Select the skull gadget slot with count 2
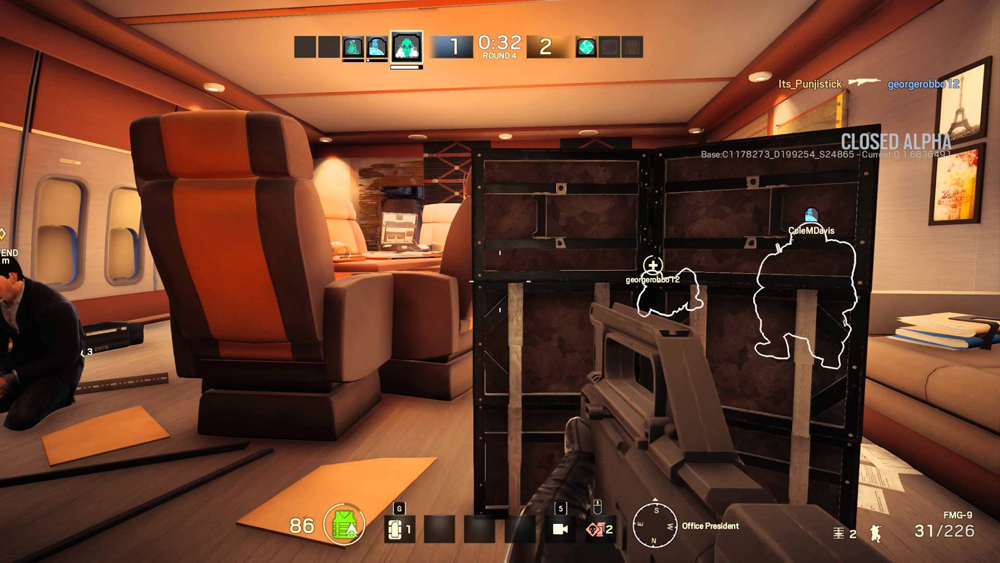 tap(599, 528)
